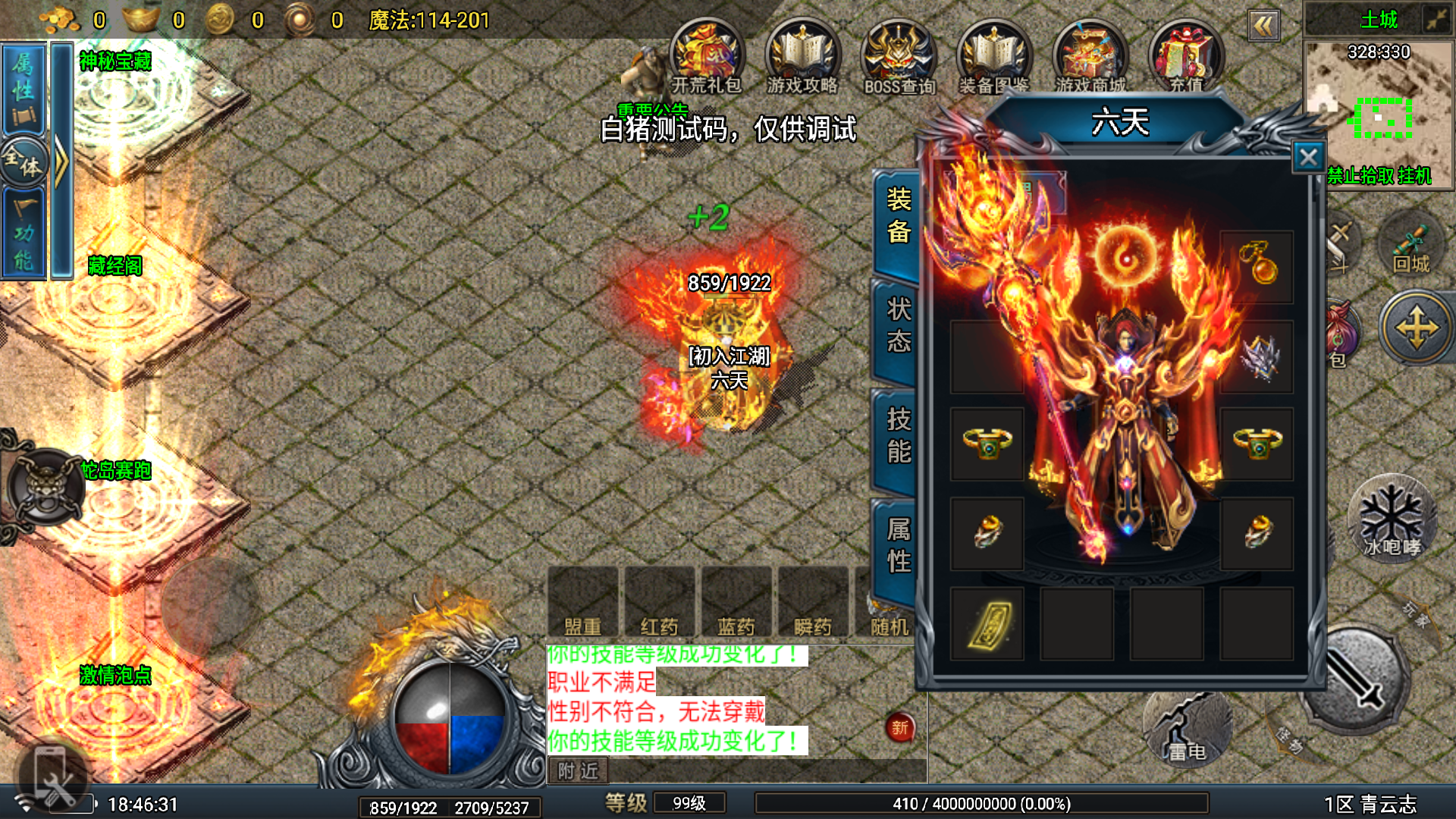Switch to the 状态 tab

898,325
